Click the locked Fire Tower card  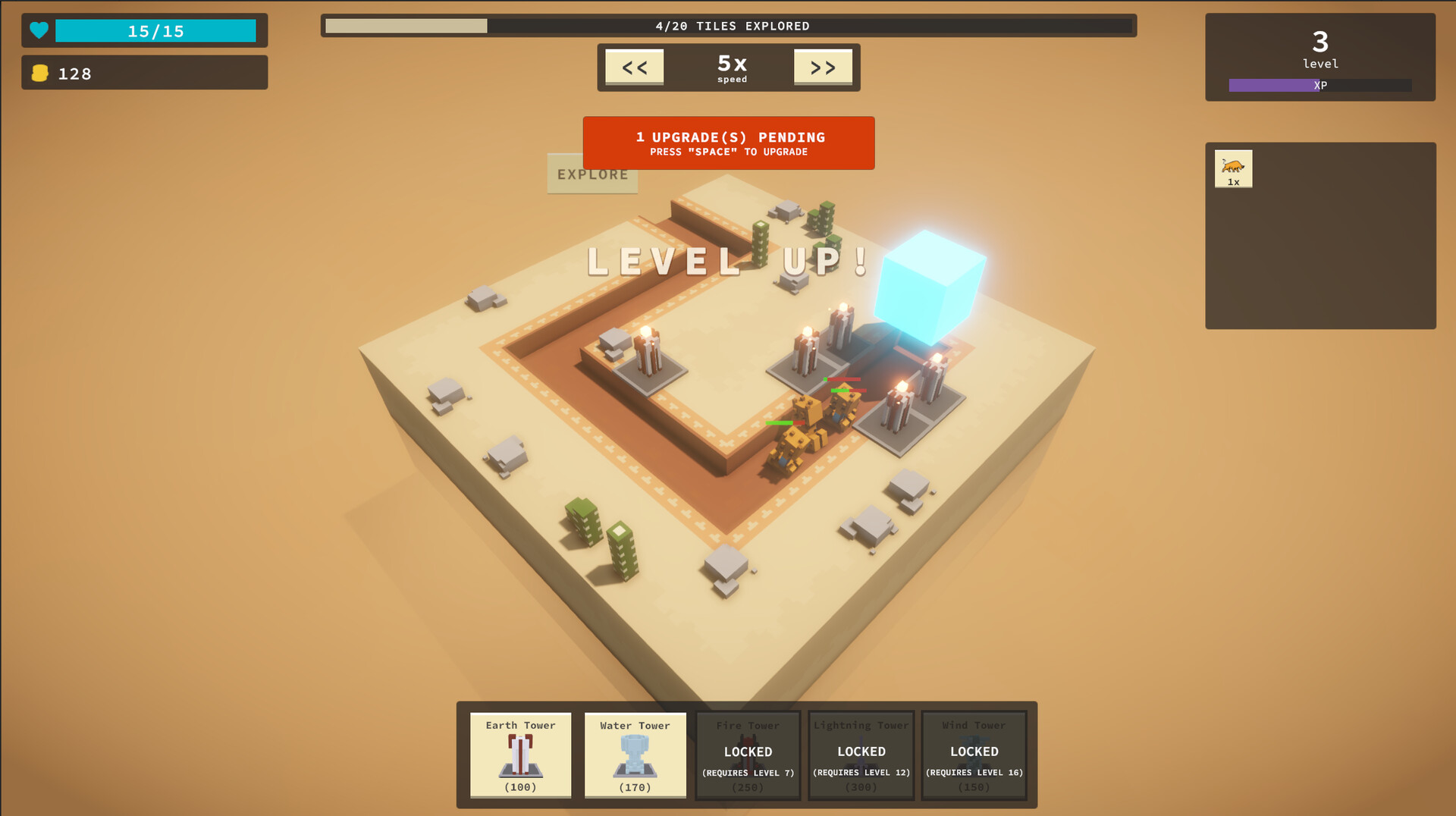748,755
